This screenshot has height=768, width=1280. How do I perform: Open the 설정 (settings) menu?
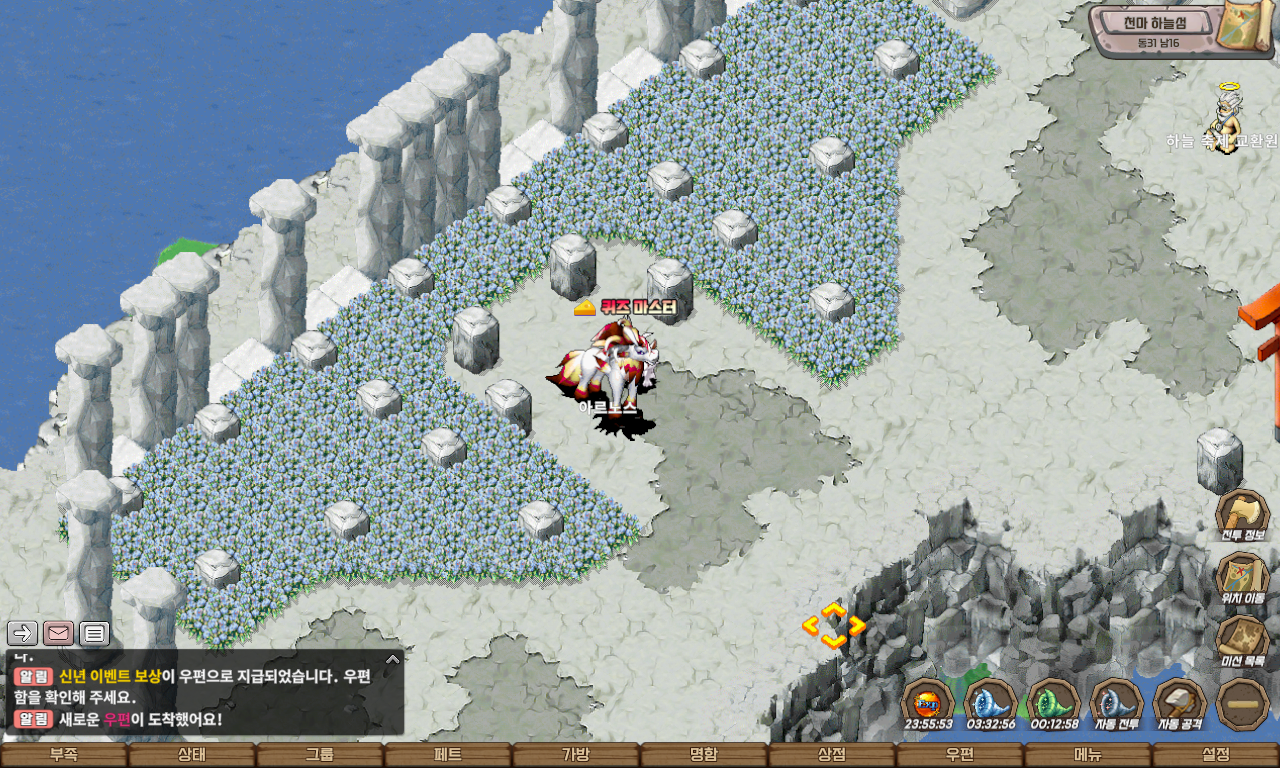pos(1216,755)
